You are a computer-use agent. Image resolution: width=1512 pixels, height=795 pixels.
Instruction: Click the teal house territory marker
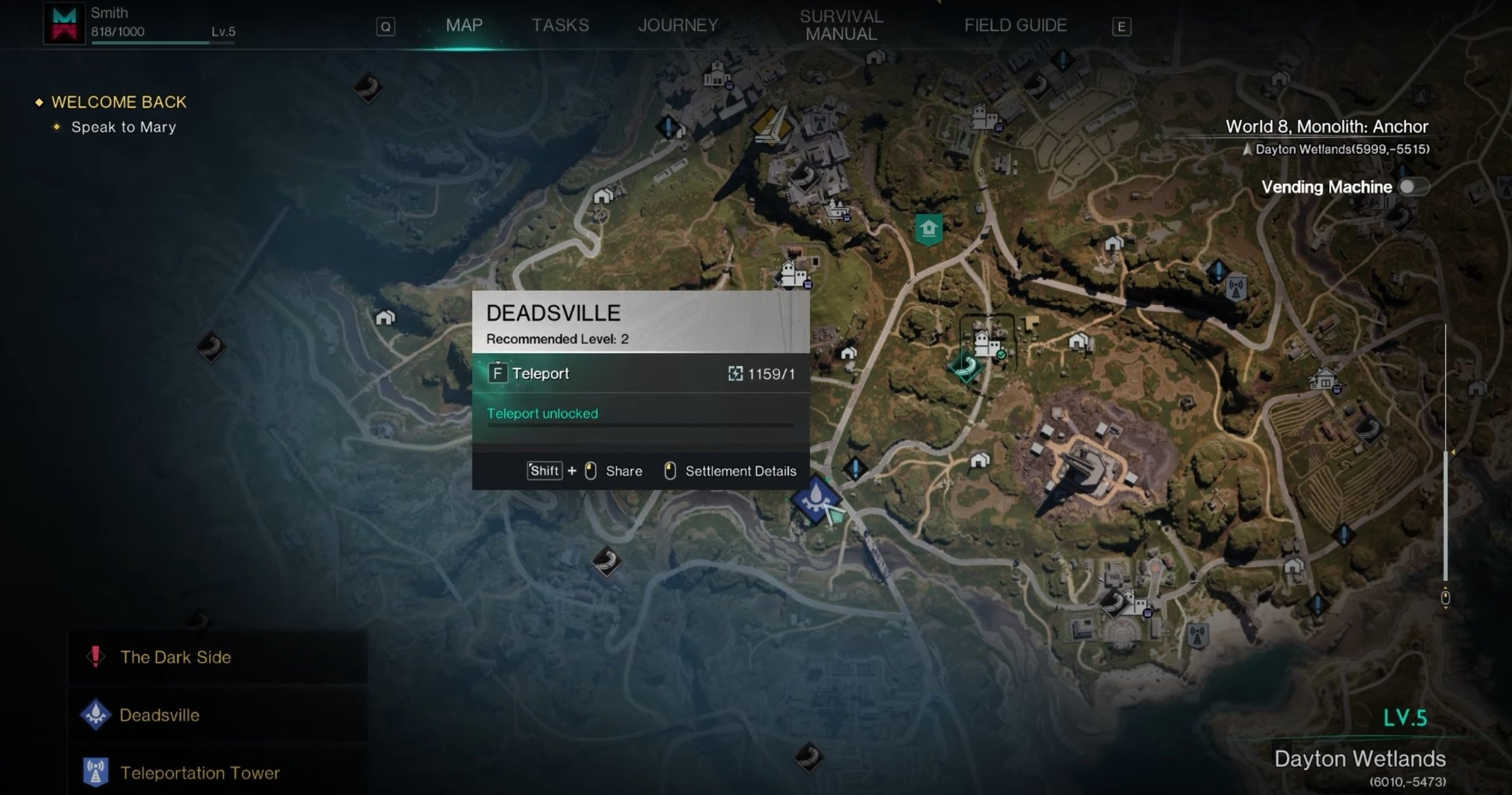pyautogui.click(x=928, y=229)
